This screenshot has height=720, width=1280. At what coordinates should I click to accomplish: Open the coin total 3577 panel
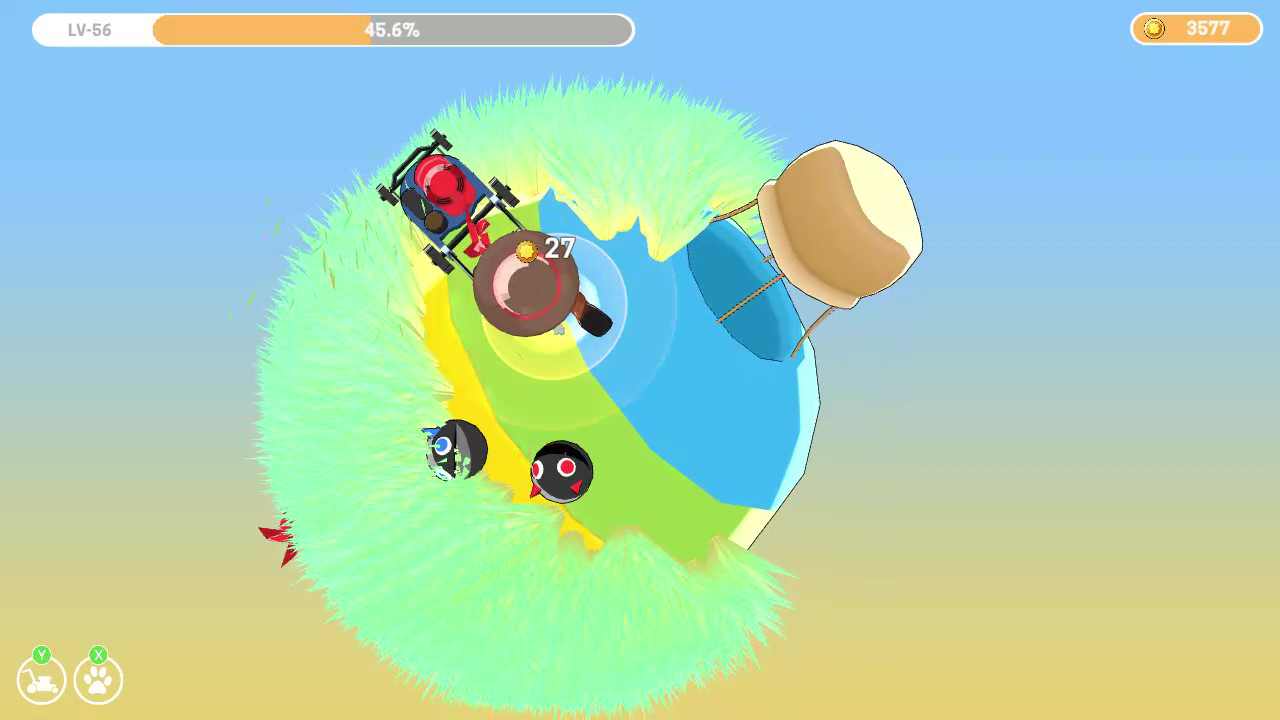pyautogui.click(x=1196, y=29)
